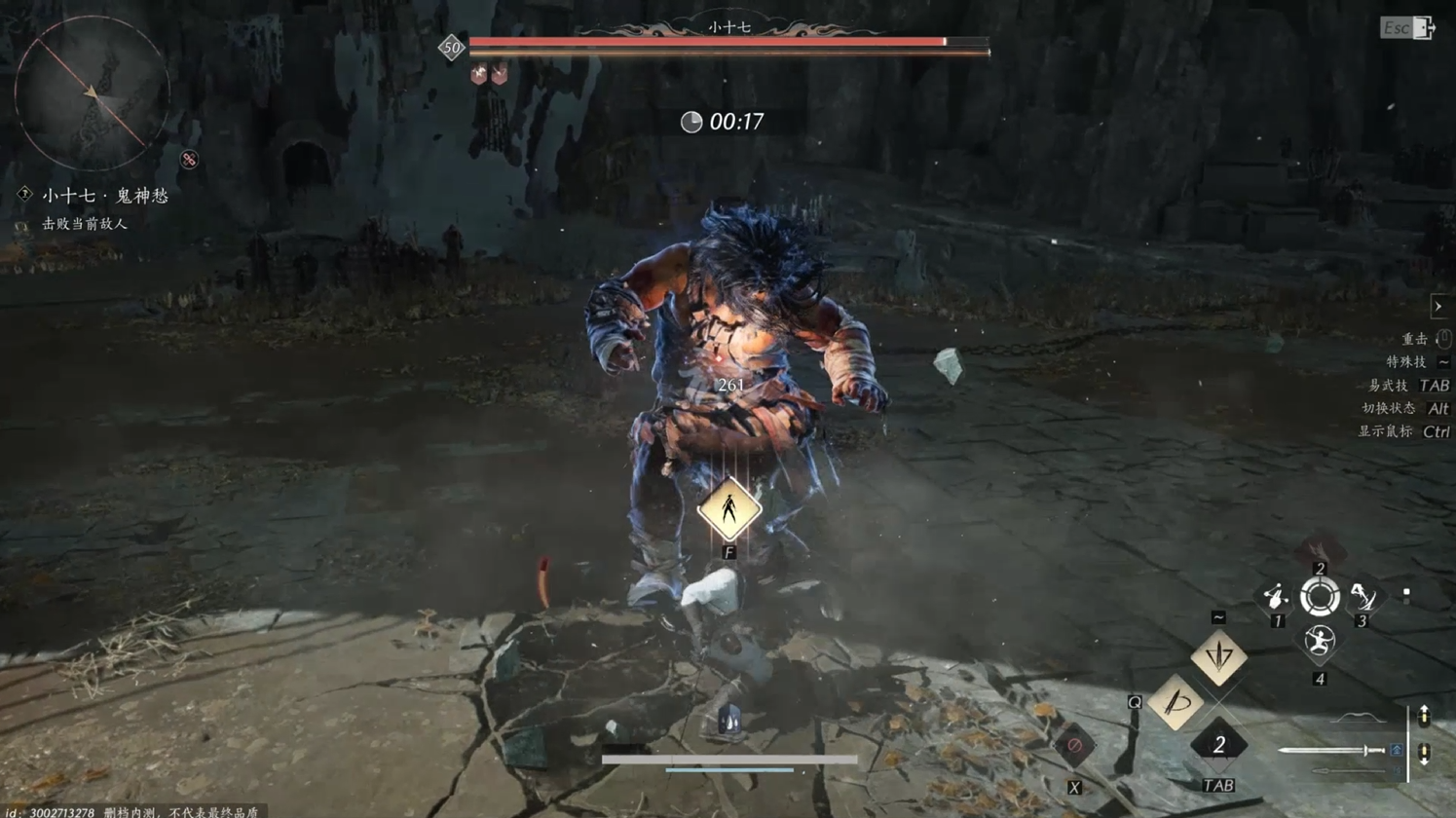Click the disabled red circle skill slot
This screenshot has height=818, width=1456.
coord(1074,747)
